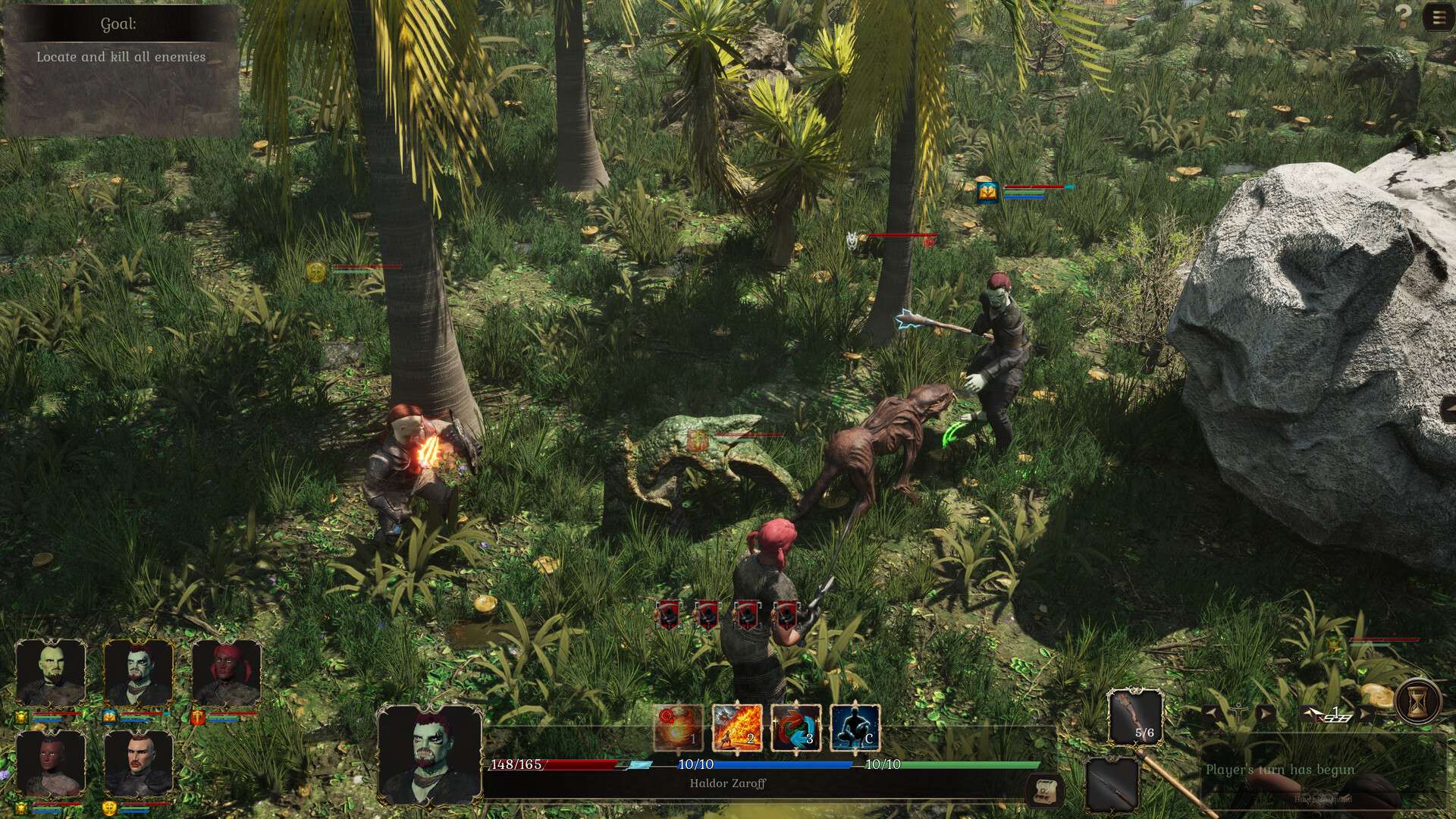Advance the grid movement selector right arrow

[1365, 714]
